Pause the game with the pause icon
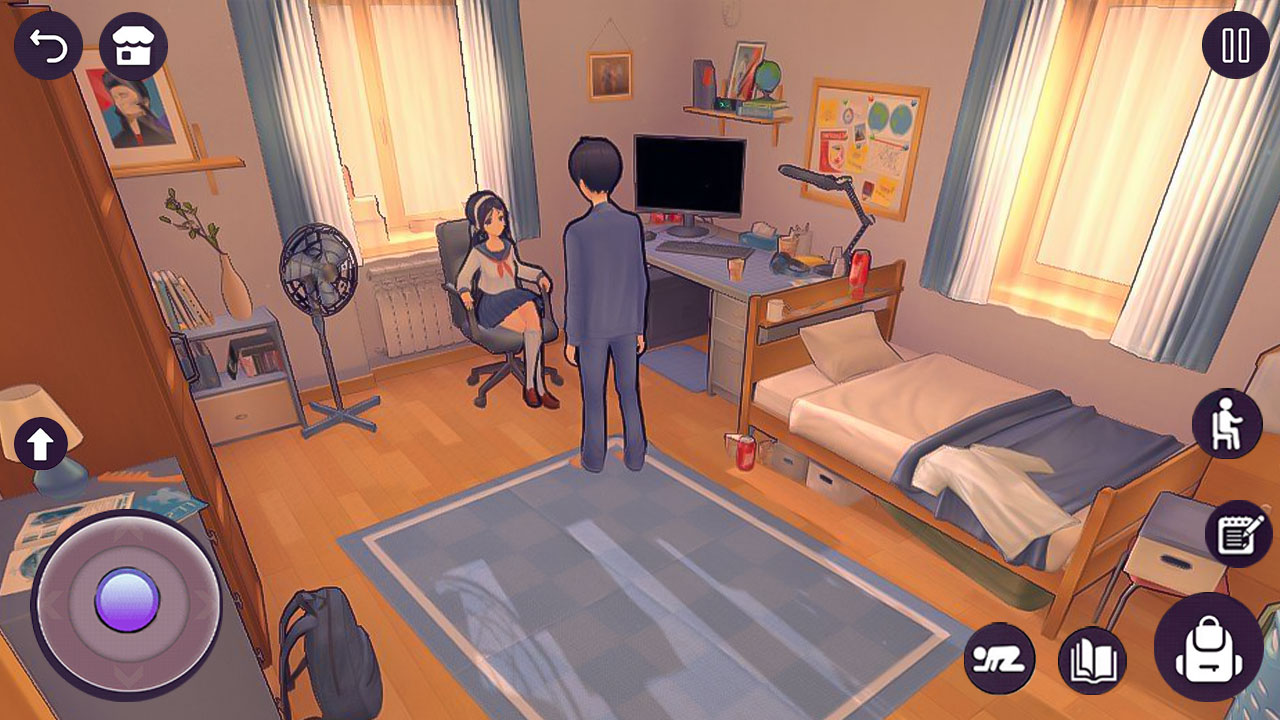Viewport: 1280px width, 720px height. pos(1232,44)
